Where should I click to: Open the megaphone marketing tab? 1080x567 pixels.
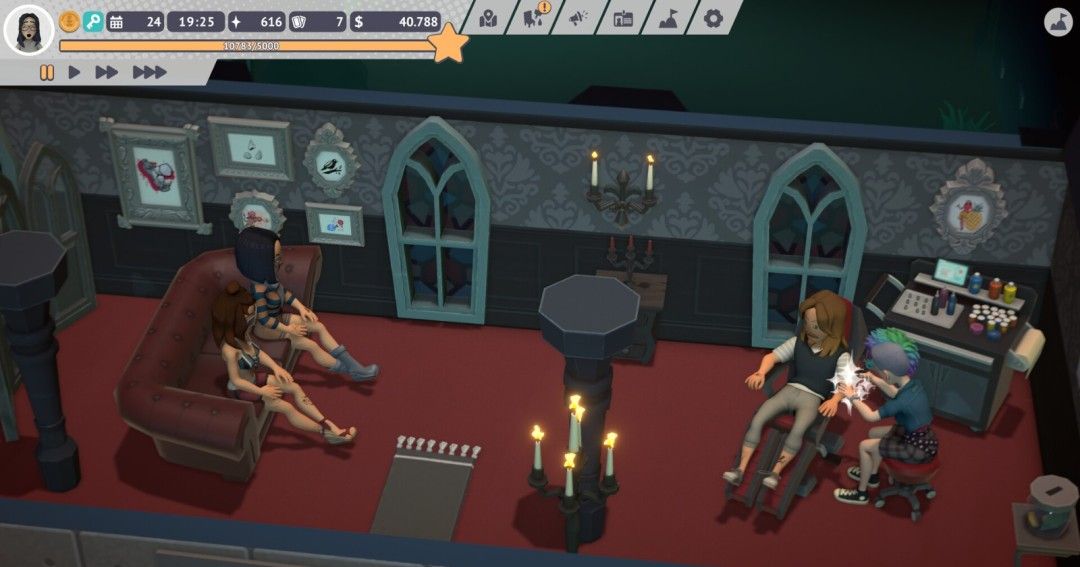coord(579,18)
